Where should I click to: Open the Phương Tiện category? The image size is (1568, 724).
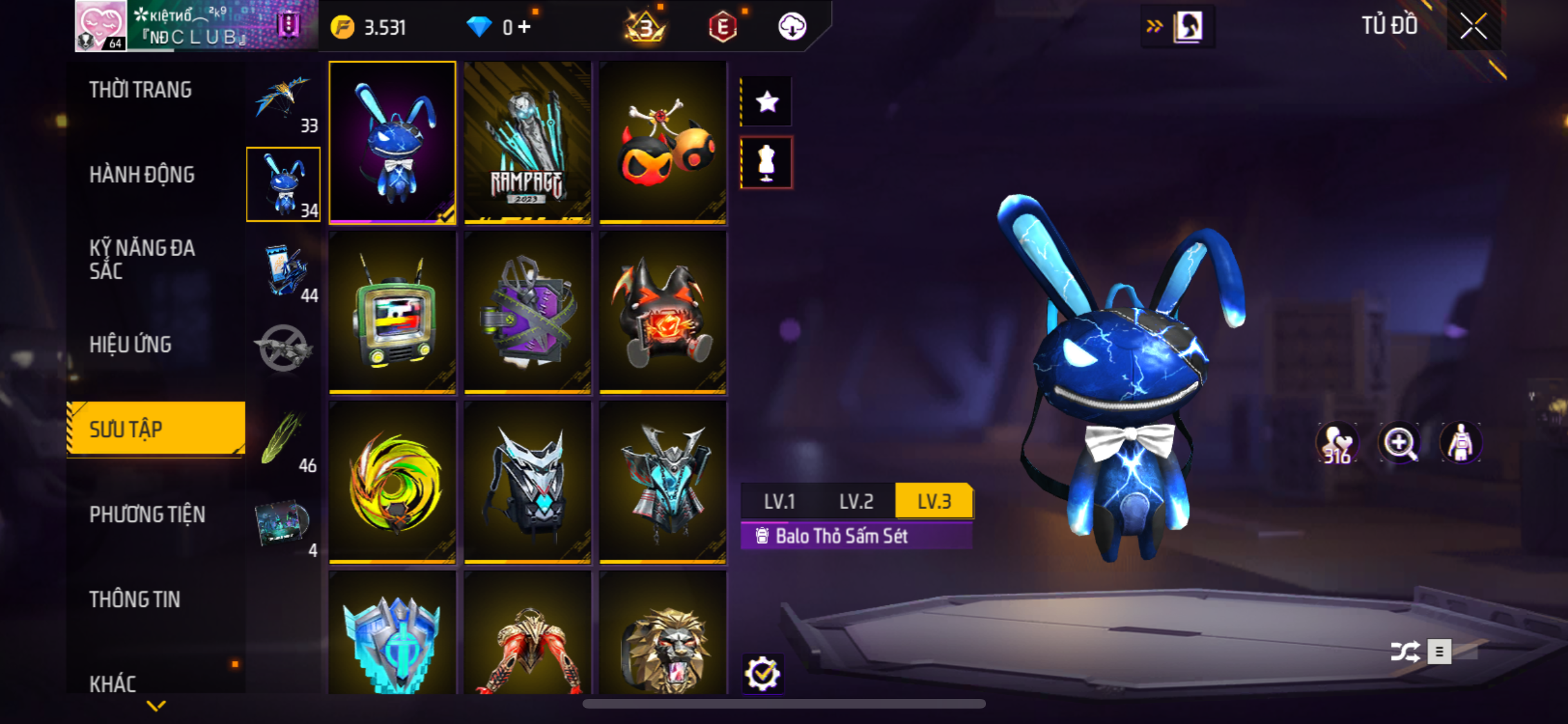coord(147,515)
